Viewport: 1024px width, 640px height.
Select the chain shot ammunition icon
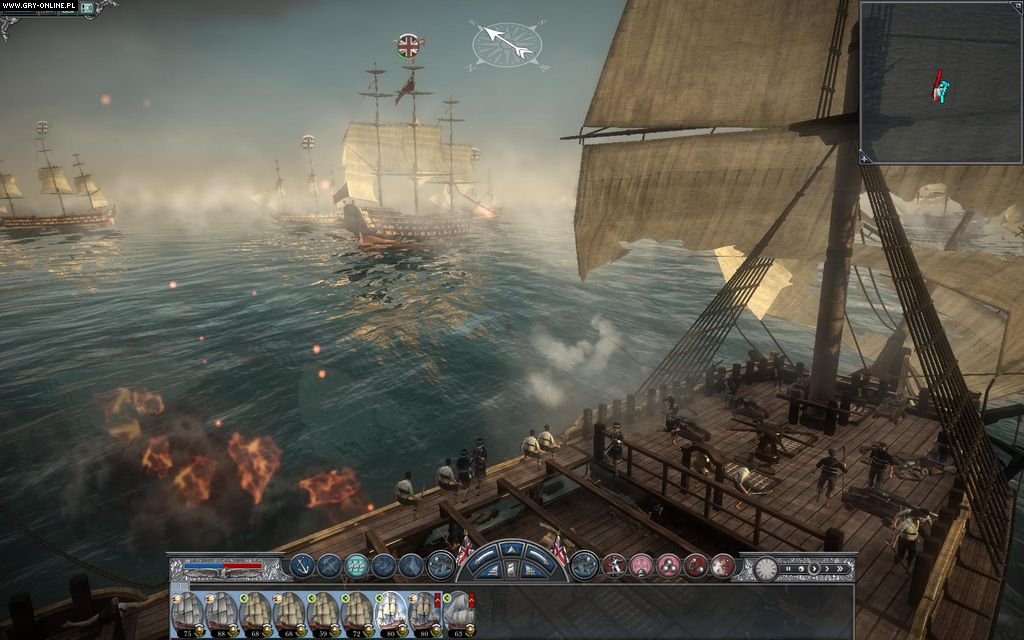[694, 566]
